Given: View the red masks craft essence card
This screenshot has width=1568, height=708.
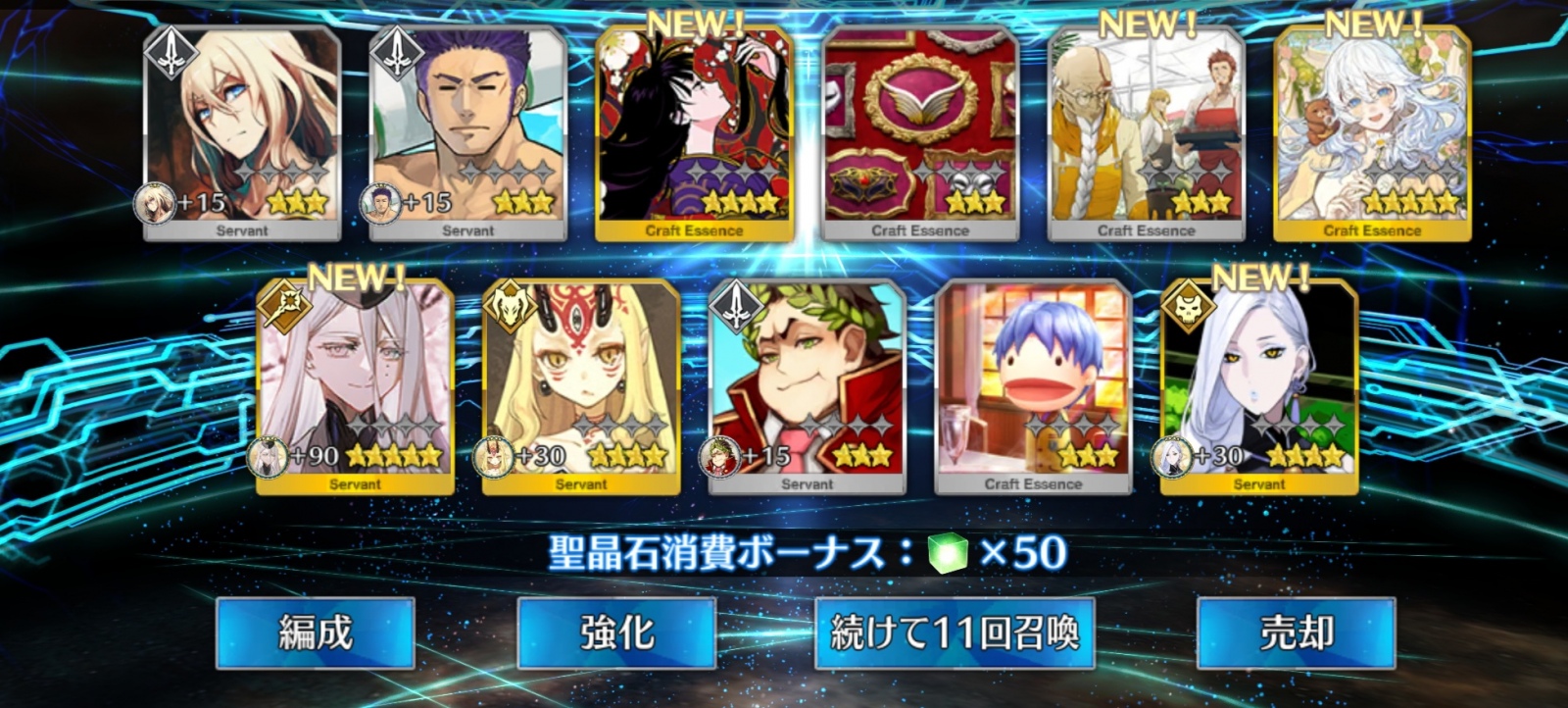Looking at the screenshot, I should [920, 134].
